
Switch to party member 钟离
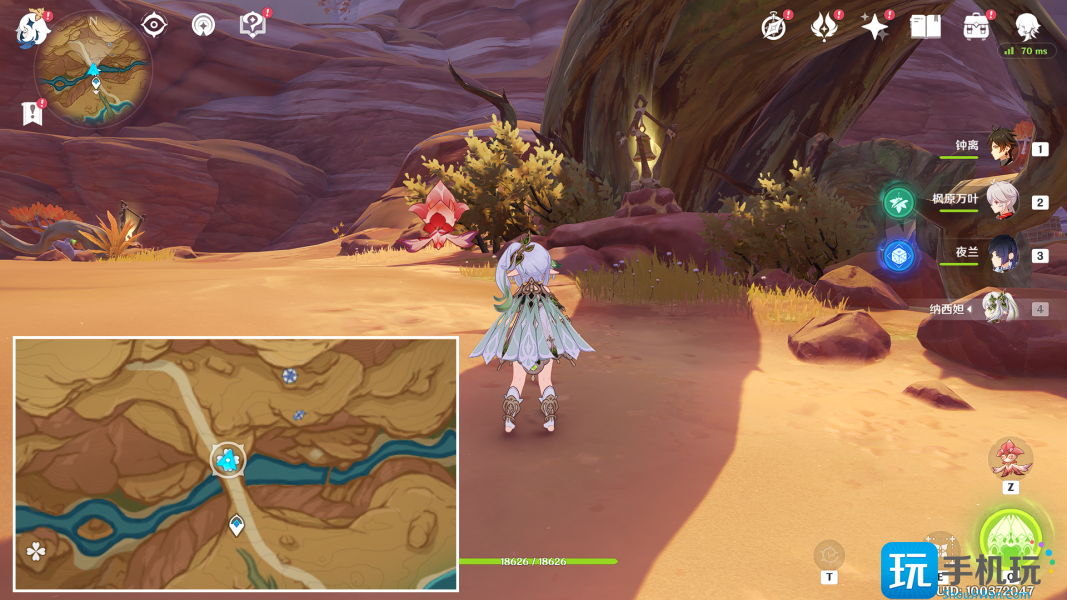coord(1003,148)
